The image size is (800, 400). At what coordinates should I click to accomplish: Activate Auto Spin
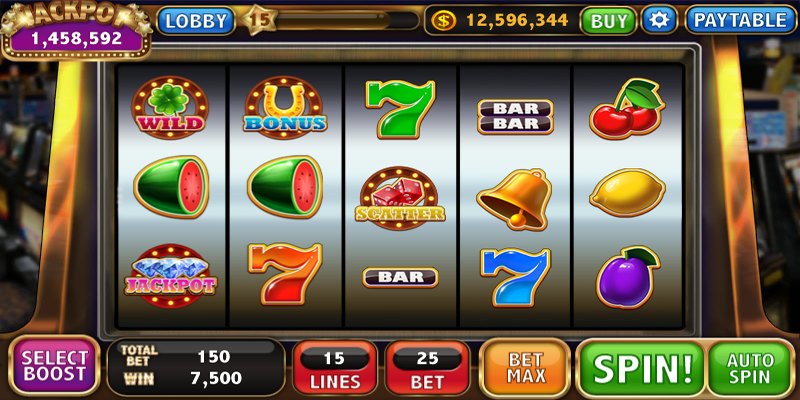pyautogui.click(x=750, y=368)
